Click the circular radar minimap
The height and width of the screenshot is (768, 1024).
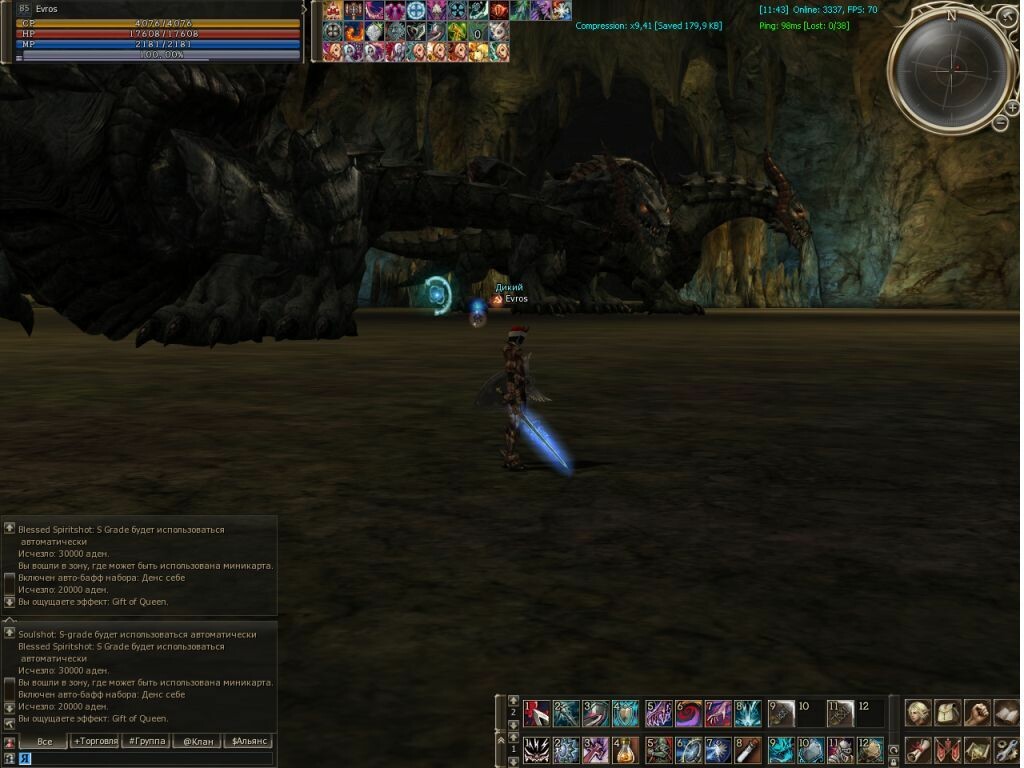click(950, 68)
